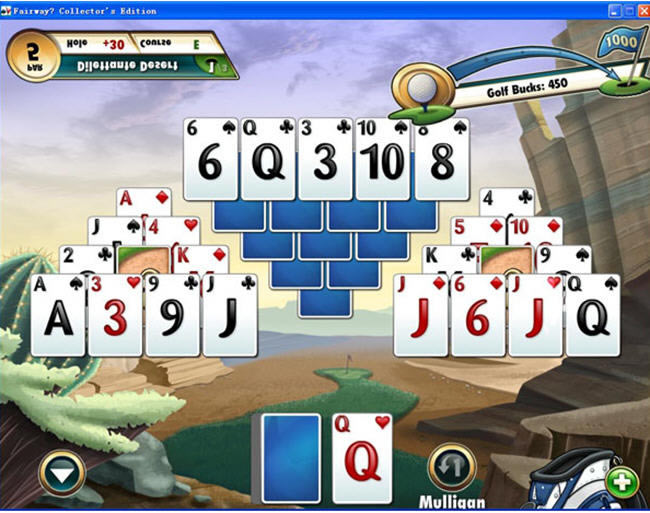650x513 pixels.
Task: Use the Mulligan undo button
Action: (451, 468)
